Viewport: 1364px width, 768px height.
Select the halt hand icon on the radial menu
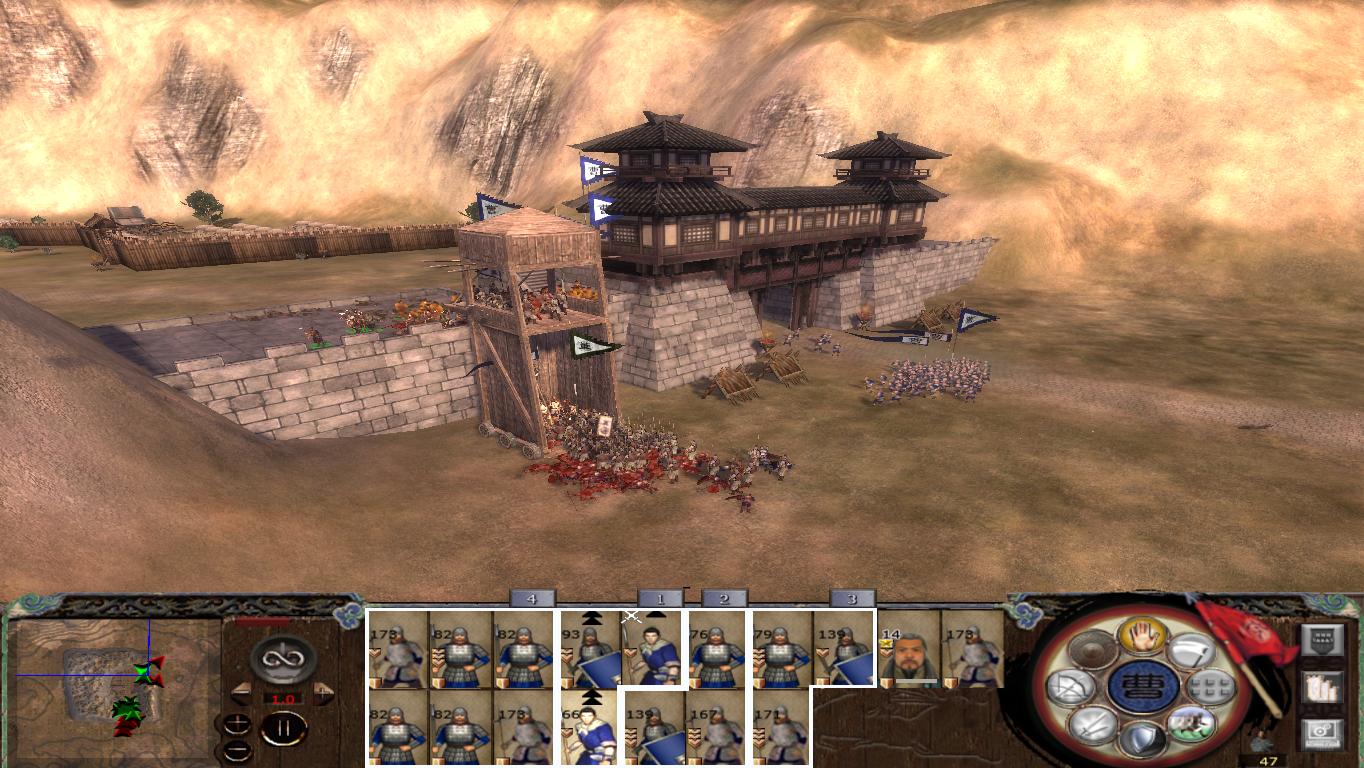pyautogui.click(x=1142, y=637)
